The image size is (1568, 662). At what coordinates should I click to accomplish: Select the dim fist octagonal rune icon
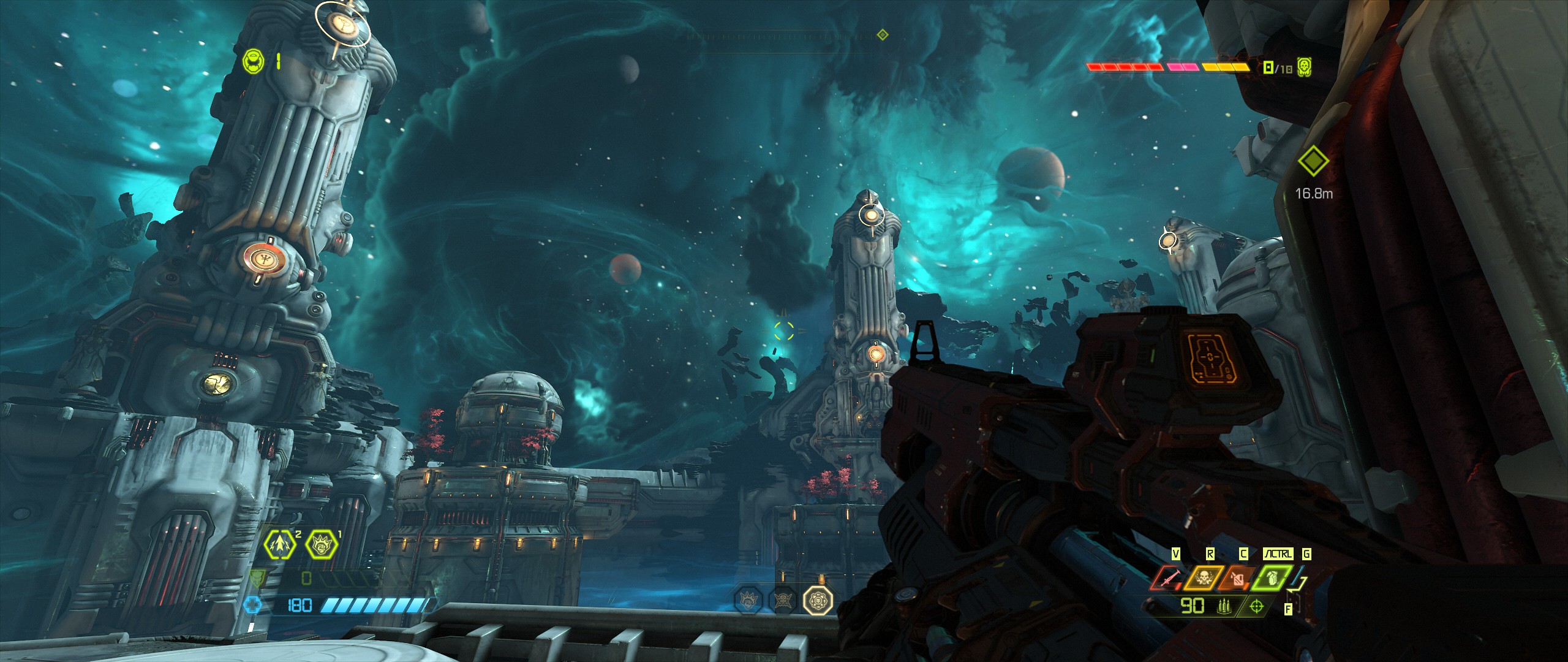pyautogui.click(x=748, y=600)
